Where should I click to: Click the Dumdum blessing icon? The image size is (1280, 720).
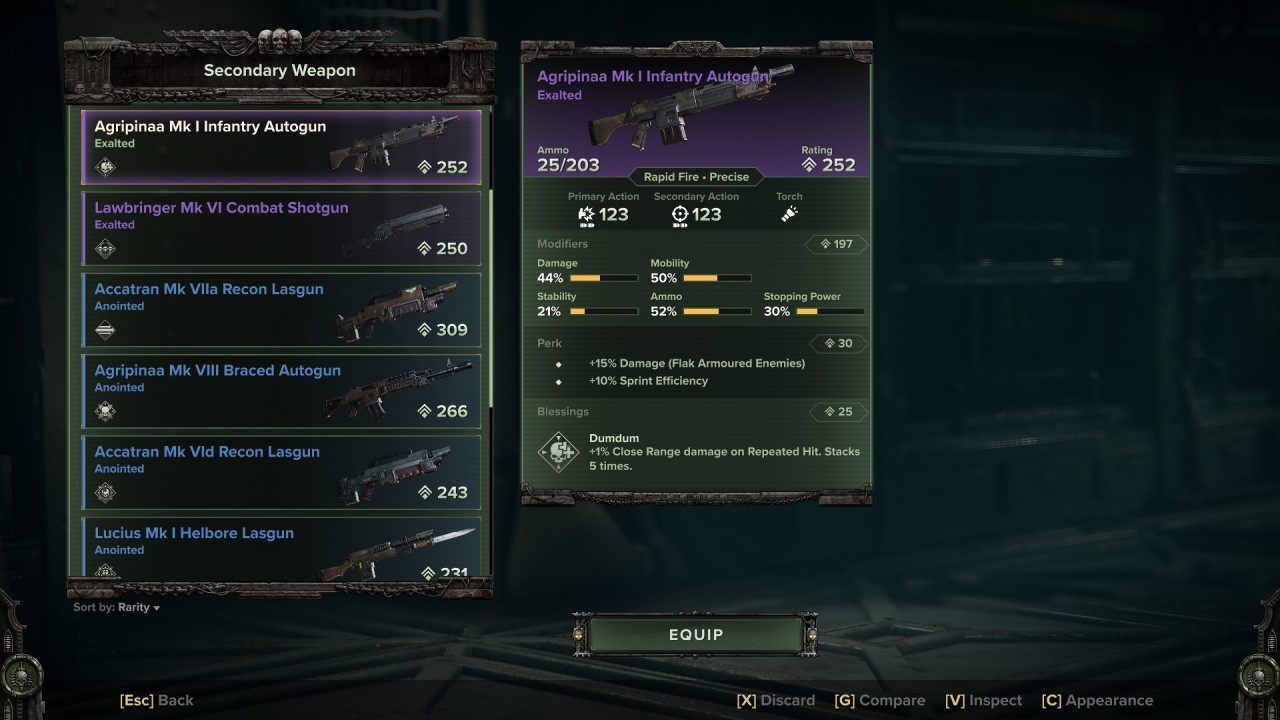[x=558, y=452]
